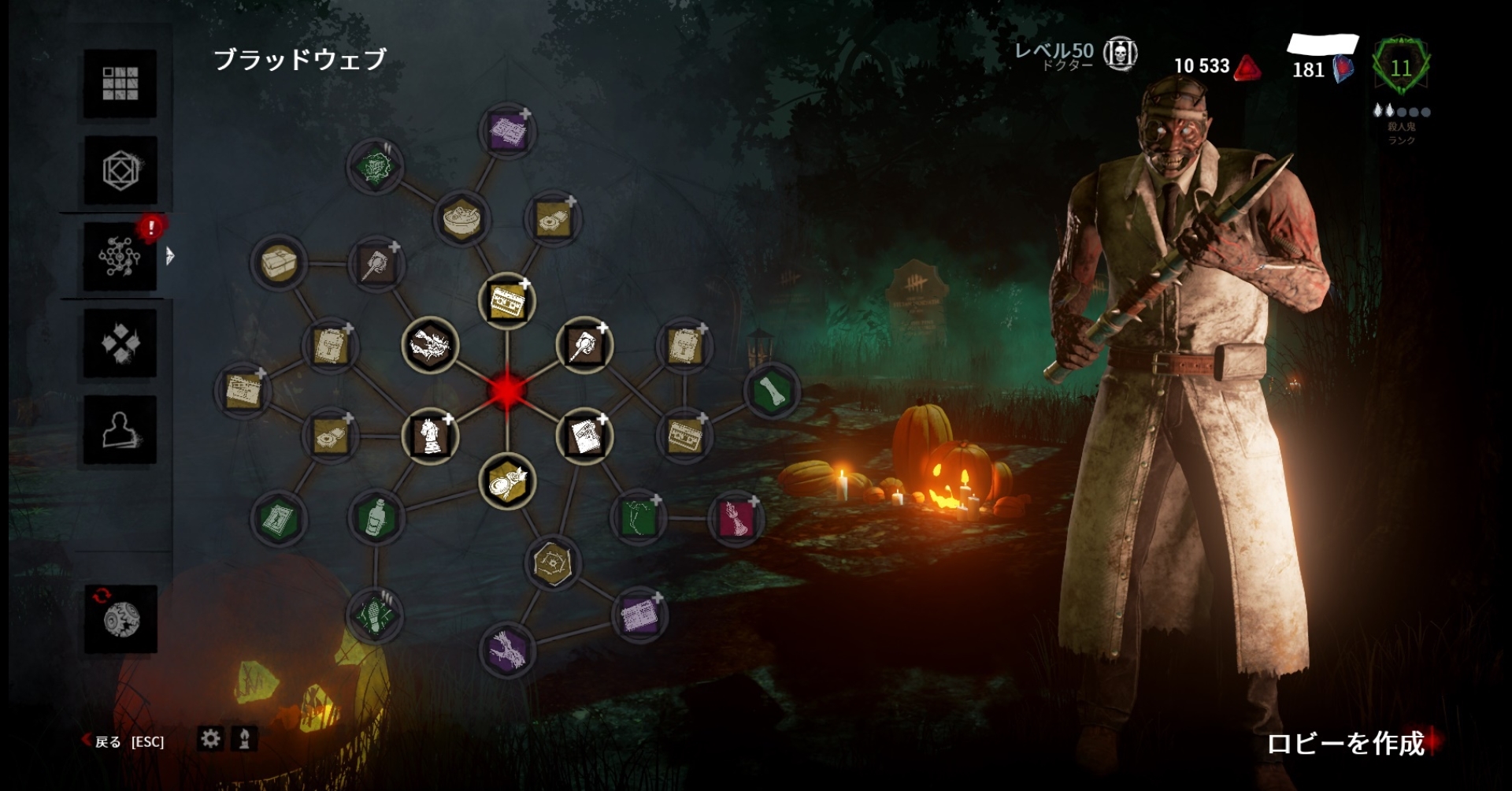Purchase the green bottle node
1512x791 pixels.
coord(376,518)
